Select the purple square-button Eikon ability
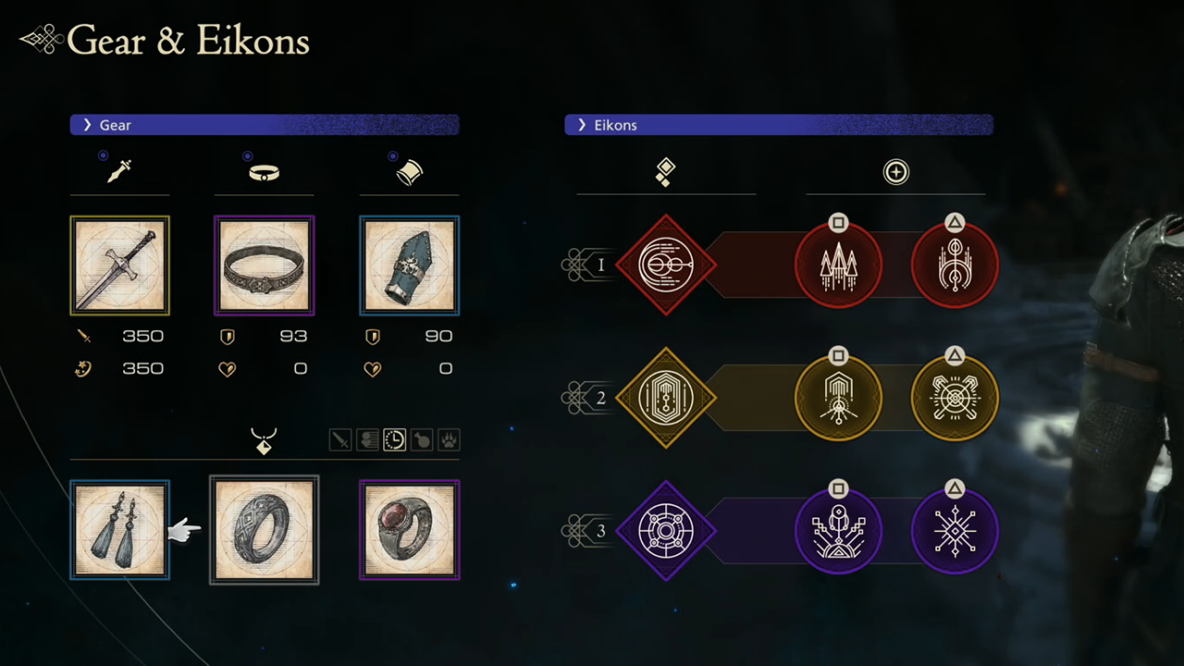The height and width of the screenshot is (666, 1184). pos(838,530)
